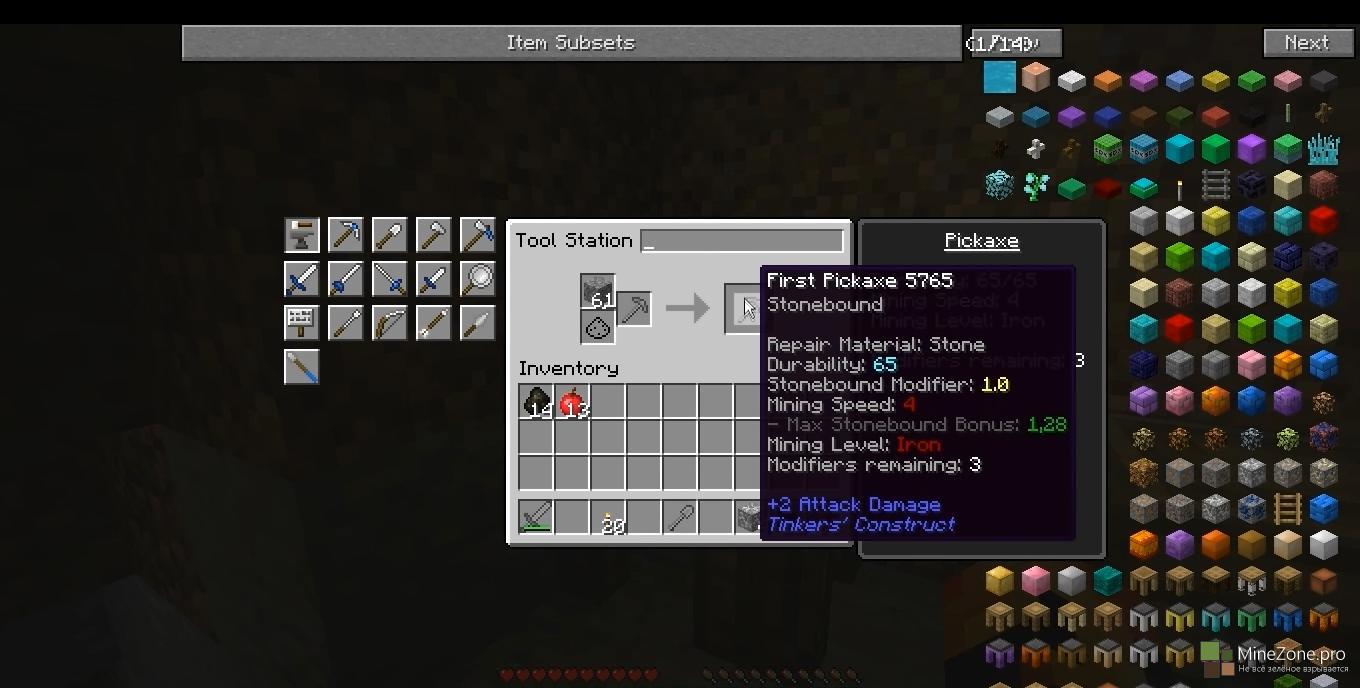Pick the ladder item from item panel

(1215, 185)
